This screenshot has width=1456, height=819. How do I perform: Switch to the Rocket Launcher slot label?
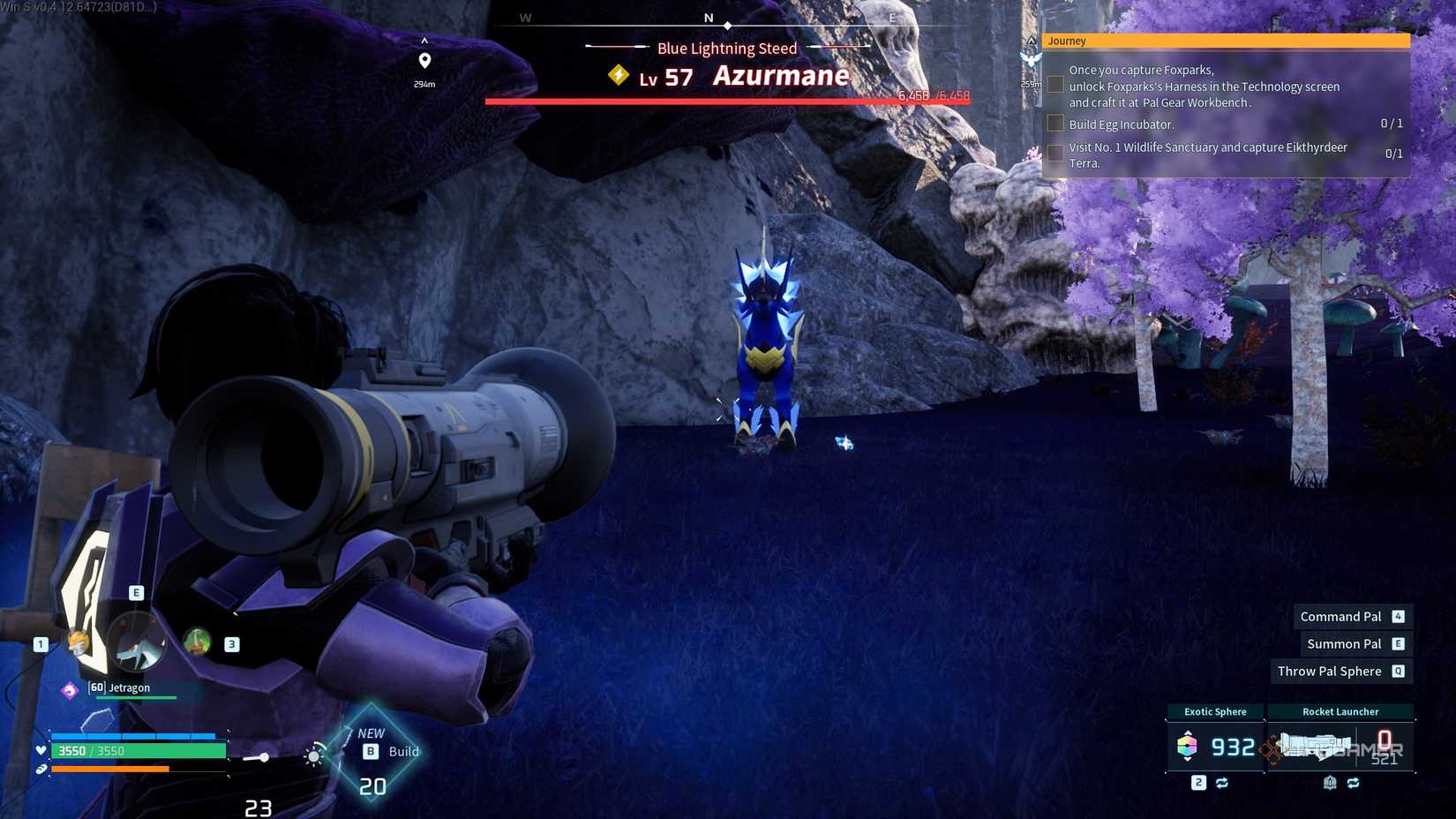coord(1340,711)
